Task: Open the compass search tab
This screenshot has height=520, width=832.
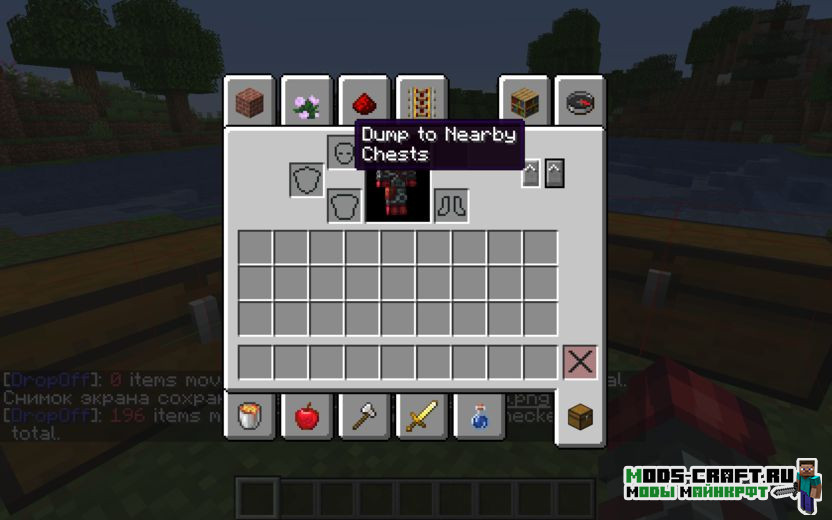Action: [x=580, y=101]
